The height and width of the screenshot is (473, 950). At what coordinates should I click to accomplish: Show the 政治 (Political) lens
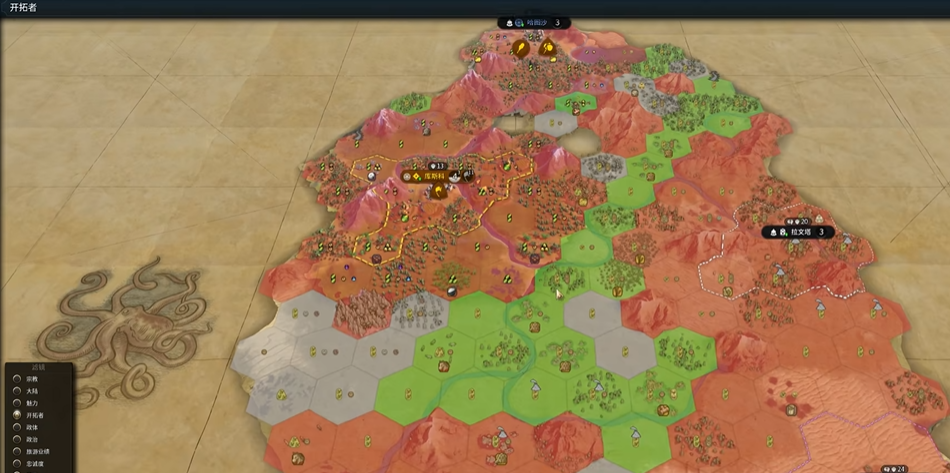[17, 439]
